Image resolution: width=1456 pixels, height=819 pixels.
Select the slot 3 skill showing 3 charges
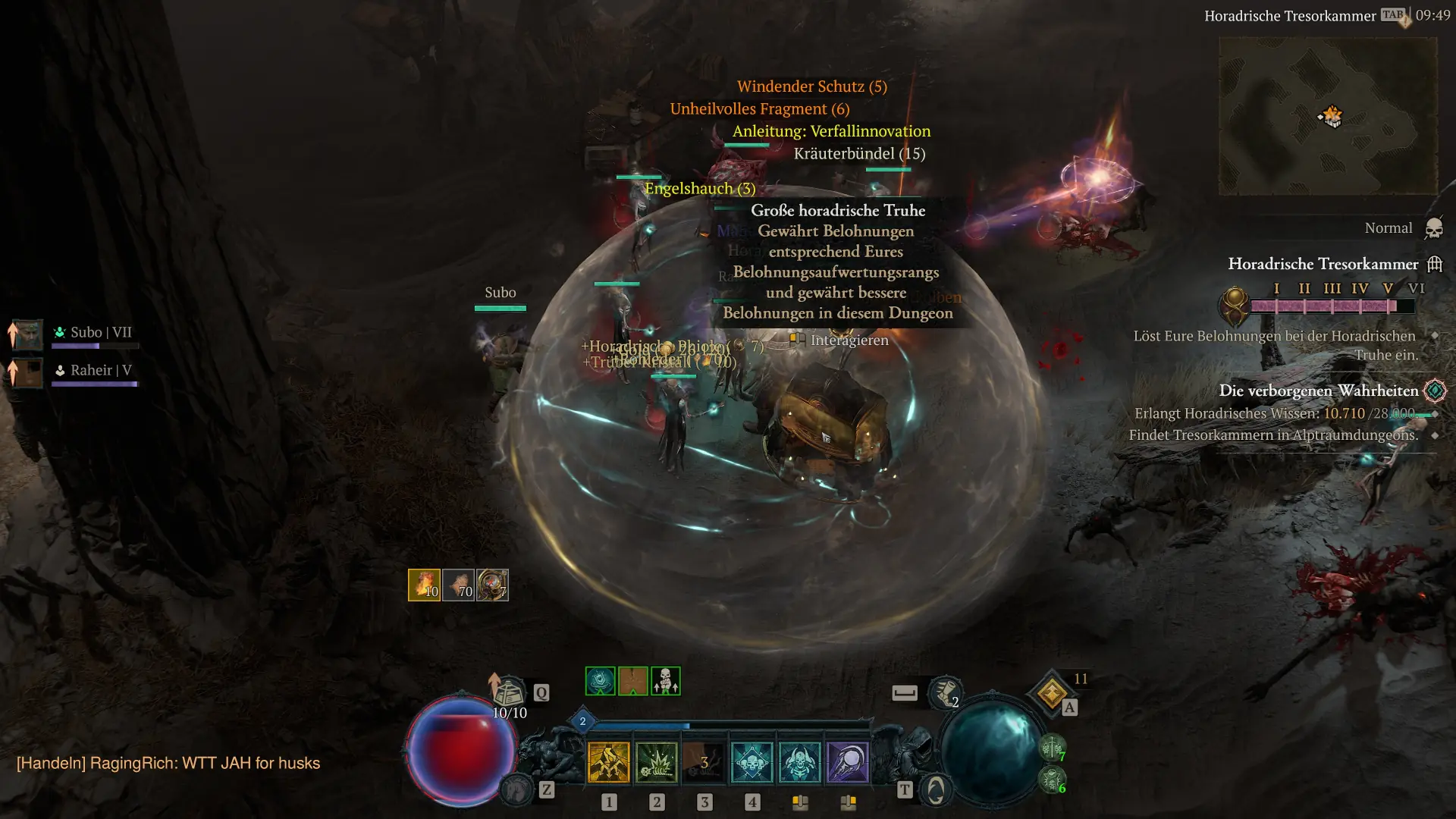(705, 762)
